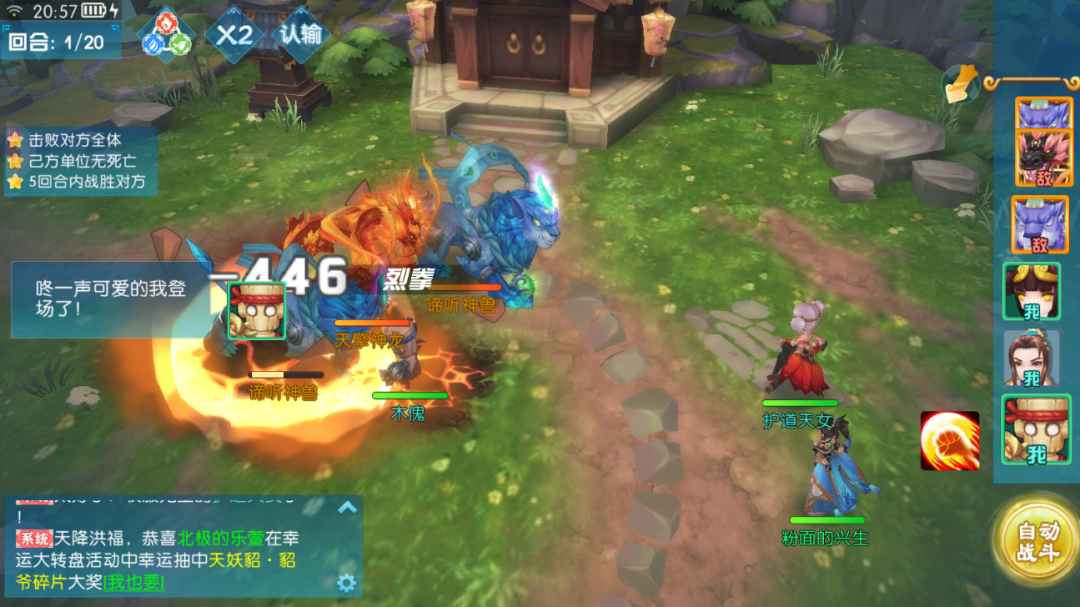Choose the ally girl with gold headdress portrait

tap(1030, 291)
